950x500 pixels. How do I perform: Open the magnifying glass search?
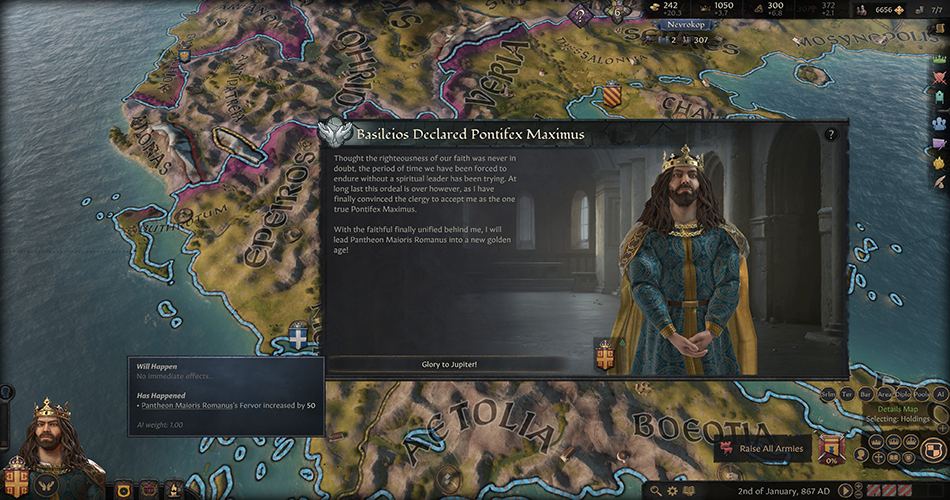655,490
